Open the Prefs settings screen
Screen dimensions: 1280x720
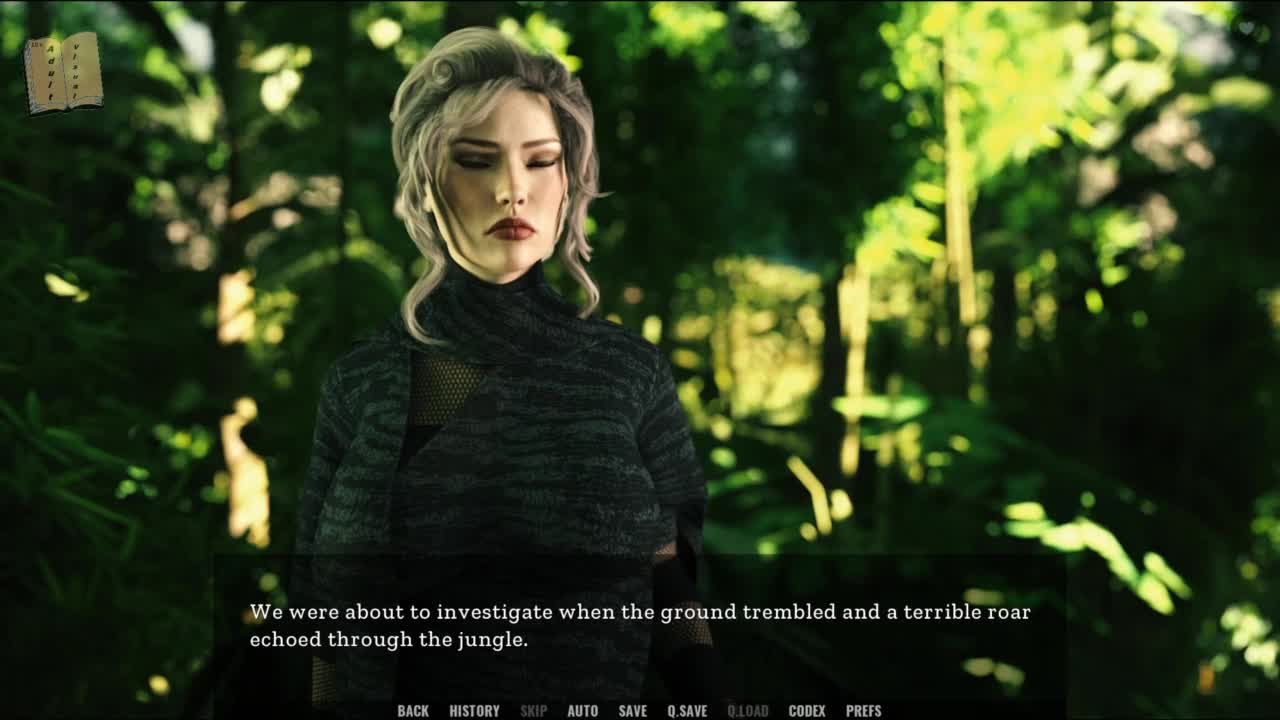[x=863, y=711]
